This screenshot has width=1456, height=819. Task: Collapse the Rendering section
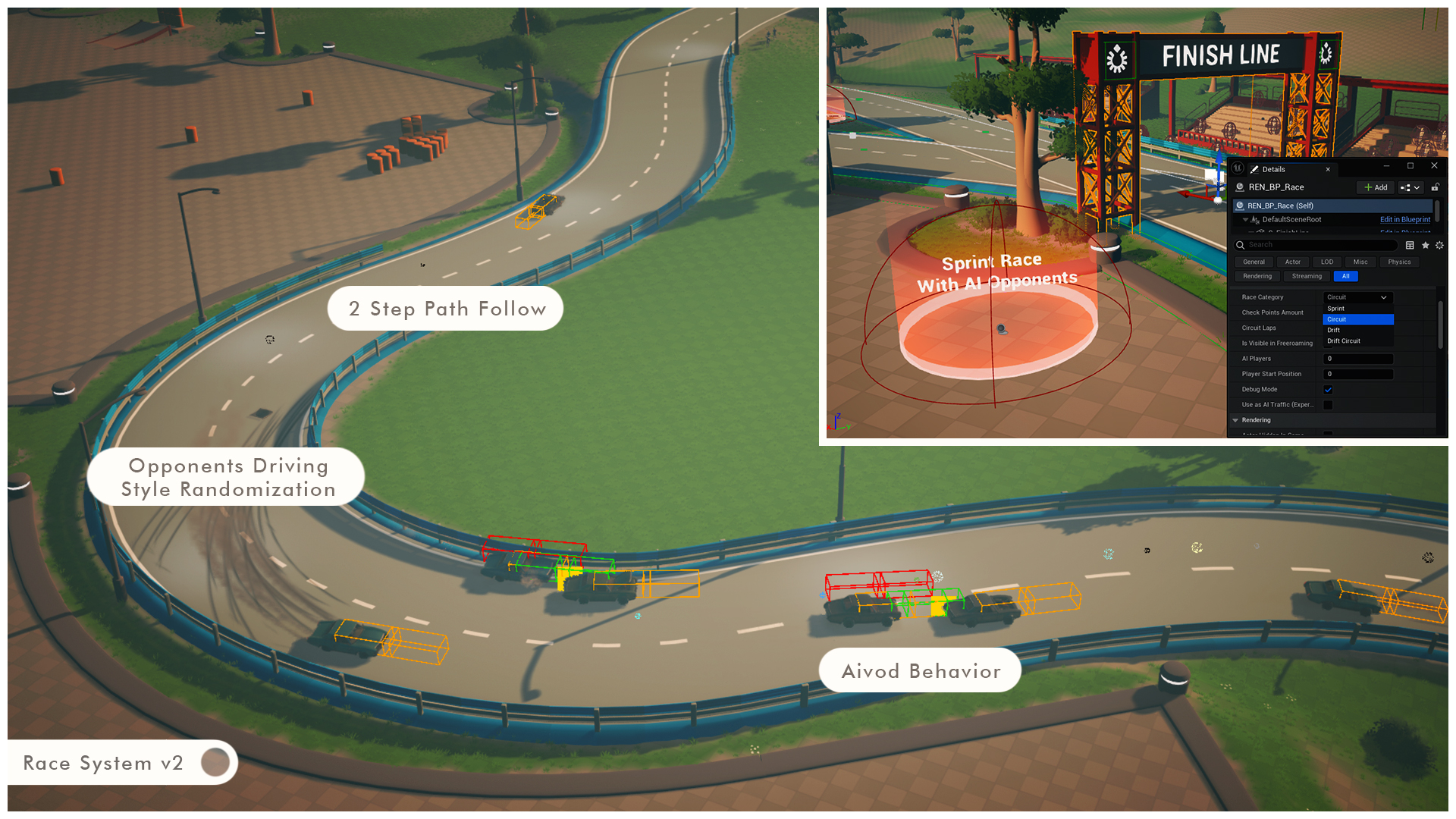tap(1235, 420)
